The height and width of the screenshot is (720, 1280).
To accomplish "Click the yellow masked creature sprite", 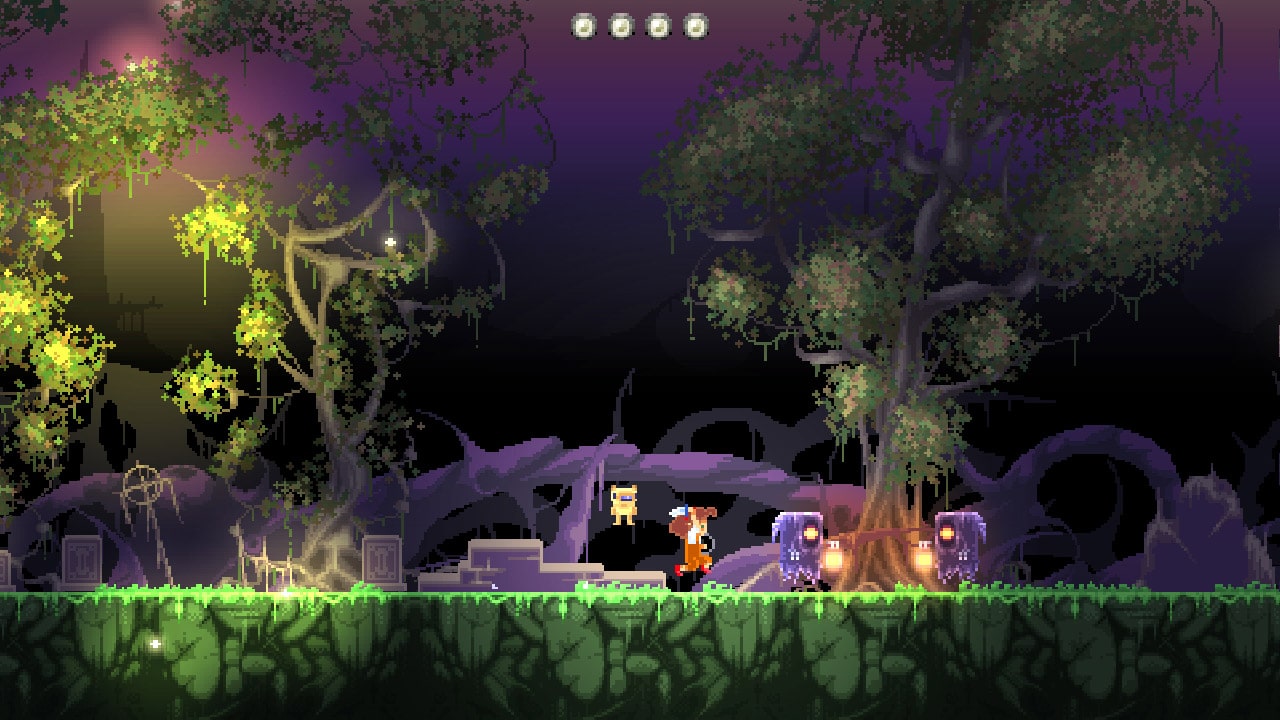I will click(624, 505).
